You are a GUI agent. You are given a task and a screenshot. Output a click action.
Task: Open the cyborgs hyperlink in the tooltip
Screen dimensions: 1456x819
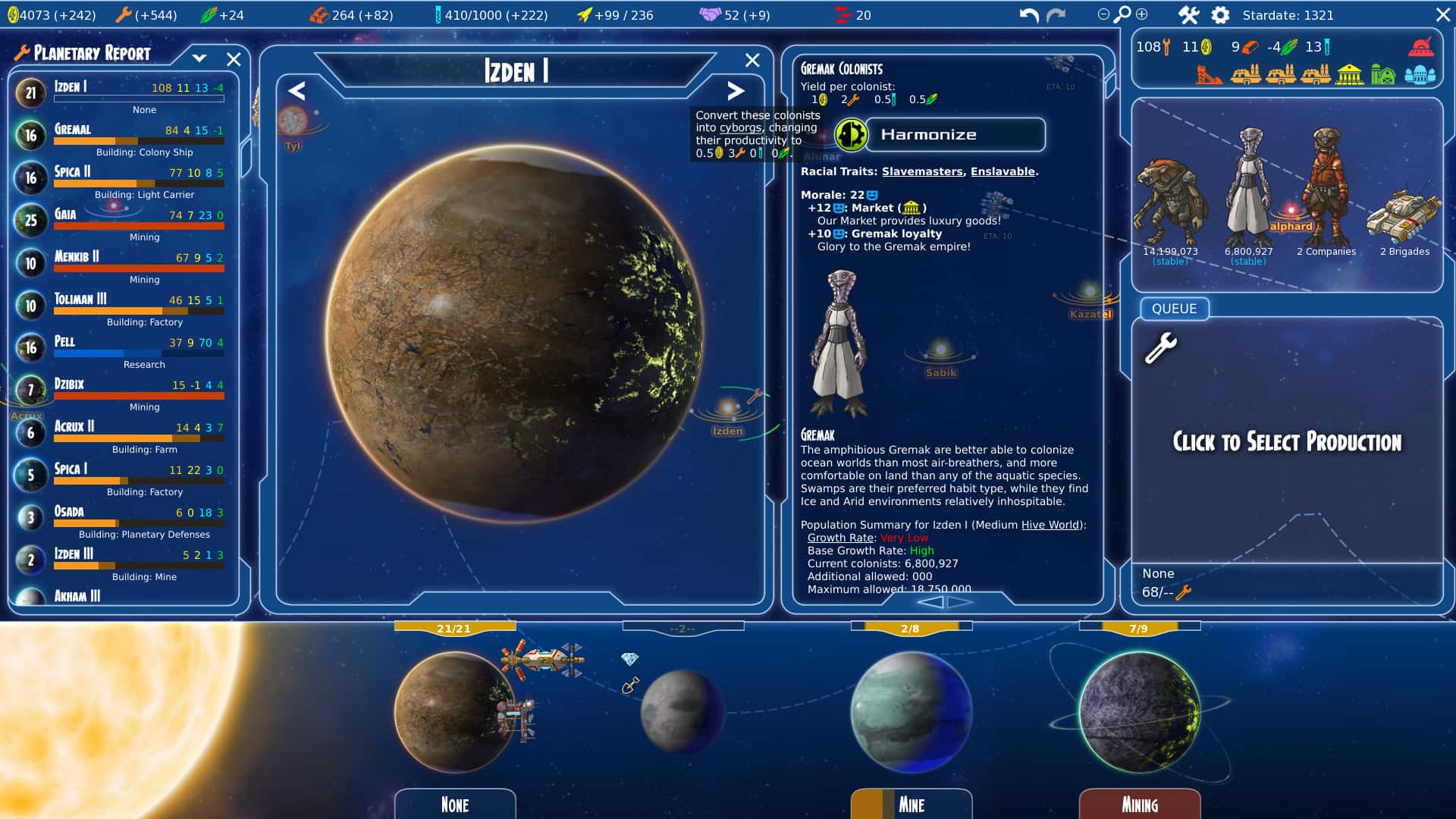point(739,127)
